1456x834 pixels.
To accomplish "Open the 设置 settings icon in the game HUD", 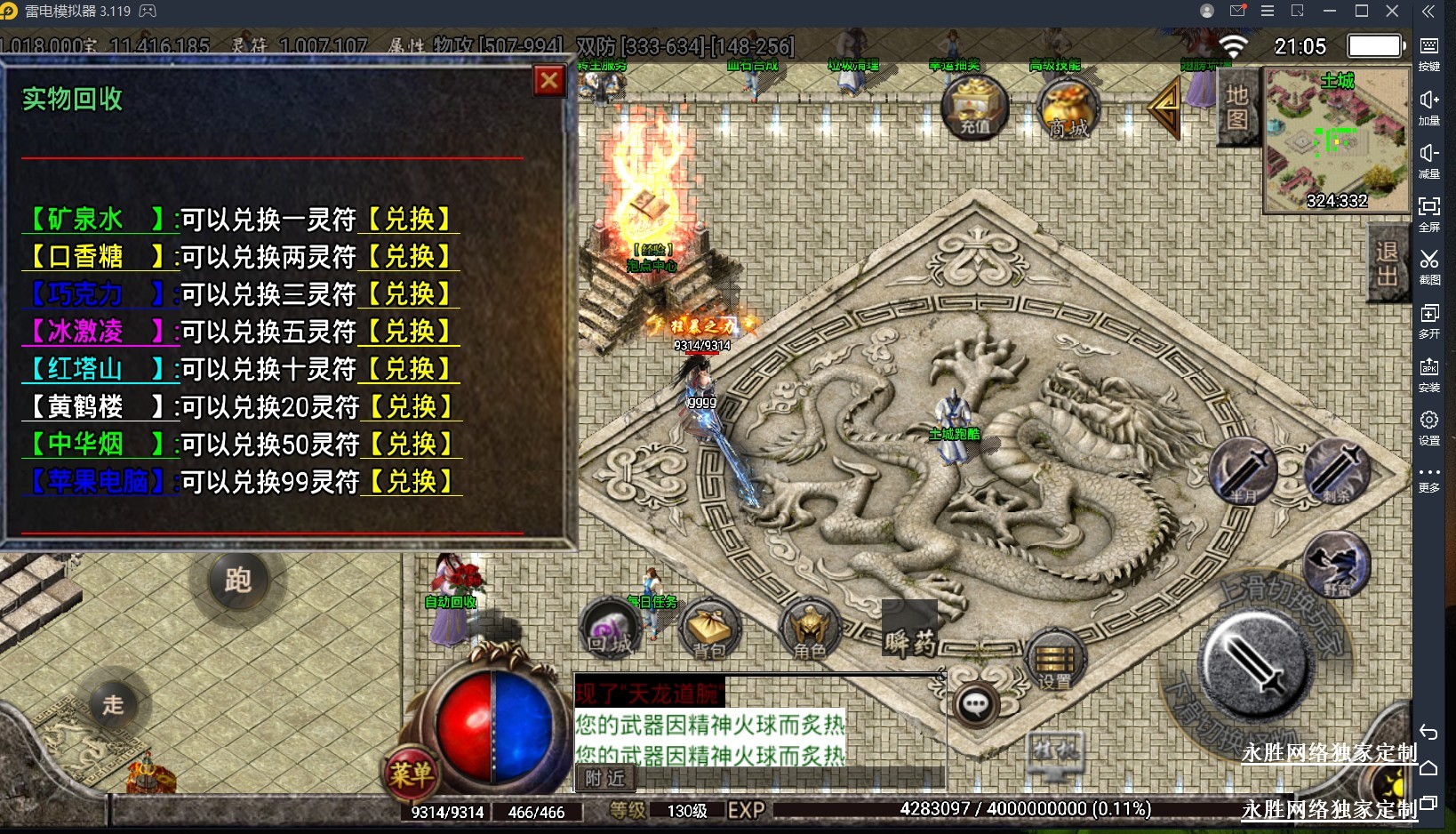I will [x=1055, y=662].
